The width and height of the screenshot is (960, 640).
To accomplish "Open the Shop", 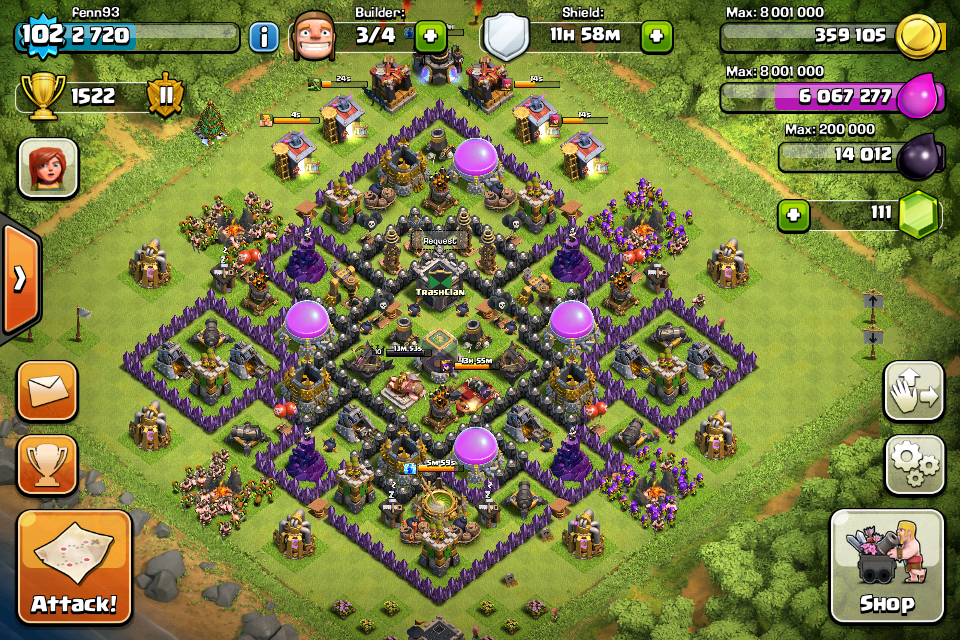I will (886, 568).
